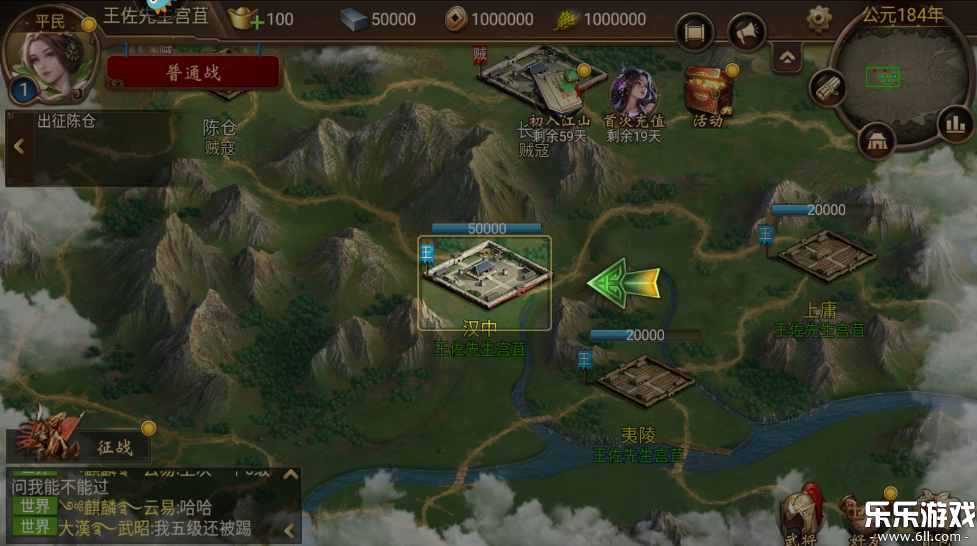Open the bar chart rankings button
Screen dimensions: 977x546
point(950,124)
